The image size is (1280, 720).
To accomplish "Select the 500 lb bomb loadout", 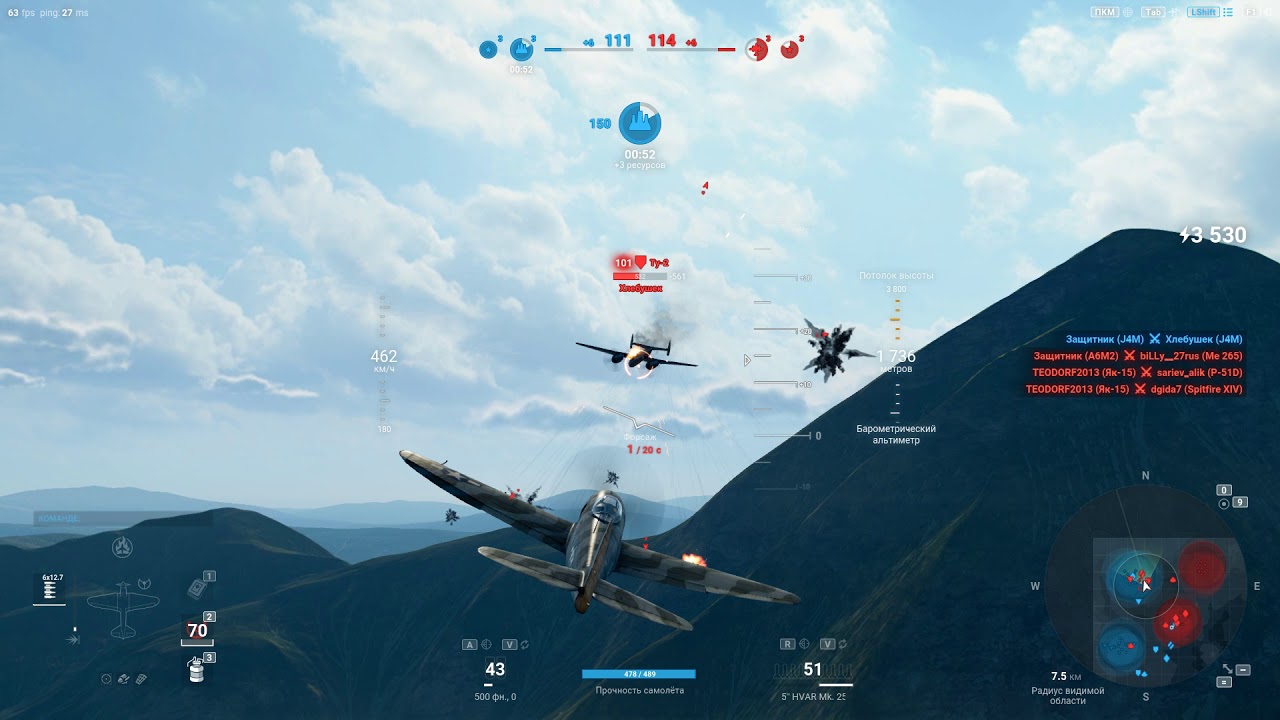I will [x=495, y=670].
